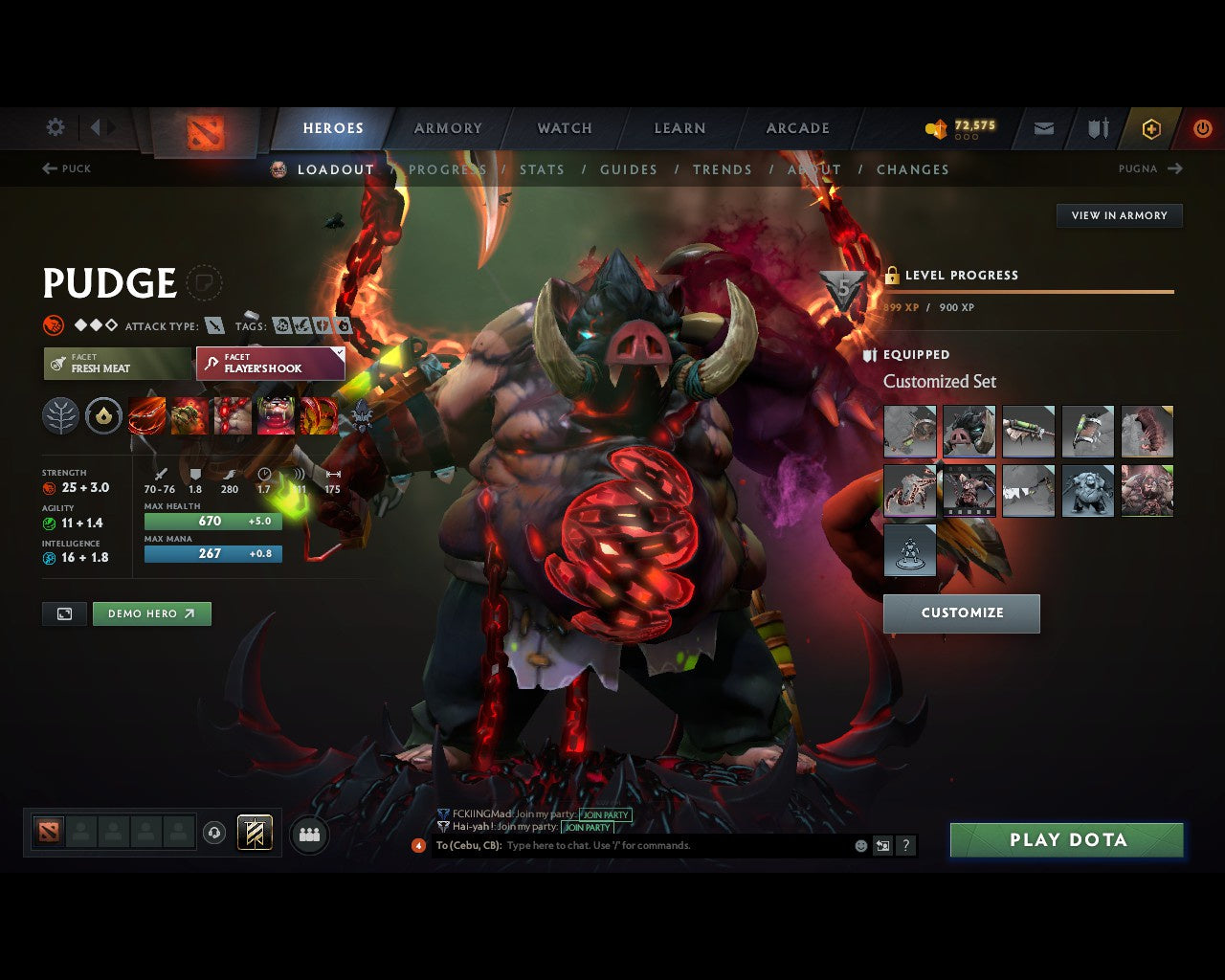This screenshot has height=980, width=1225.
Task: Click the settings gear icon
Action: (55, 127)
